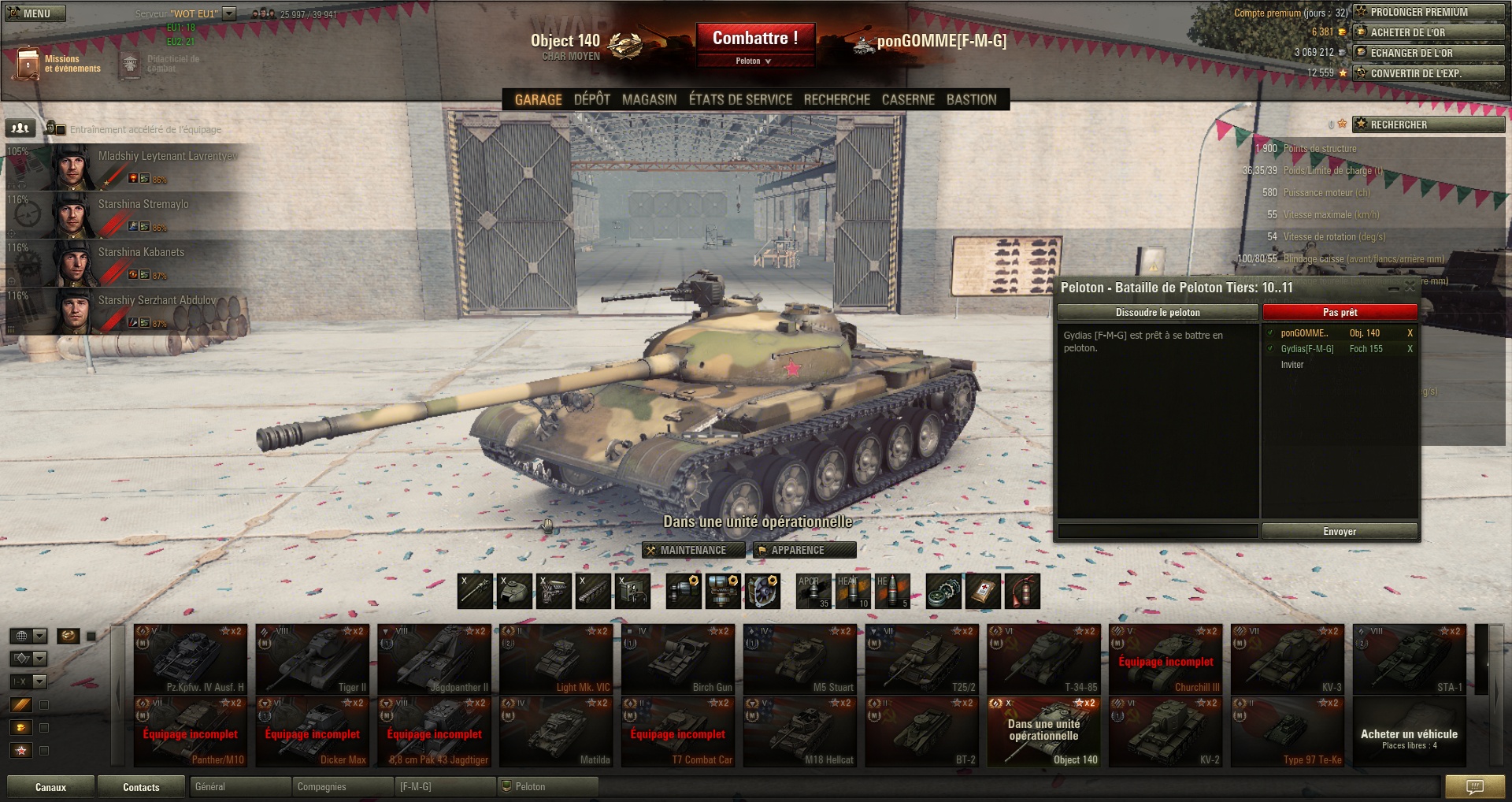Switch to the DÉPÔT tab
Screen dimensions: 1512x802
point(591,100)
